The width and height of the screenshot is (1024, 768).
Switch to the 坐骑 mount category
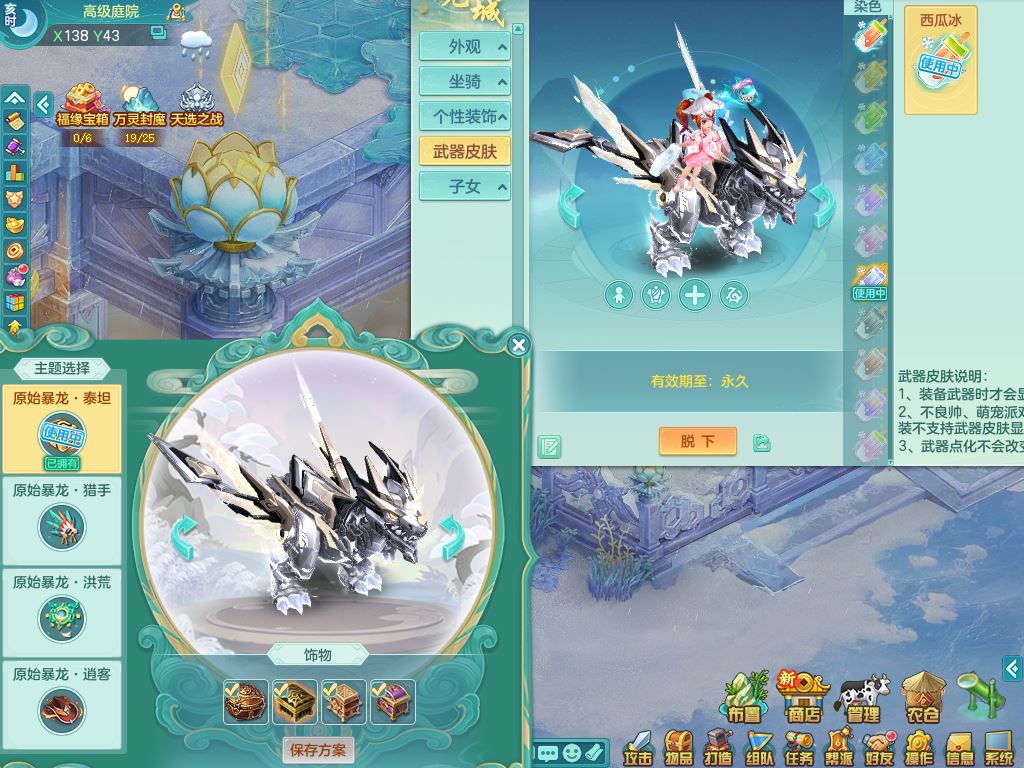[x=465, y=82]
